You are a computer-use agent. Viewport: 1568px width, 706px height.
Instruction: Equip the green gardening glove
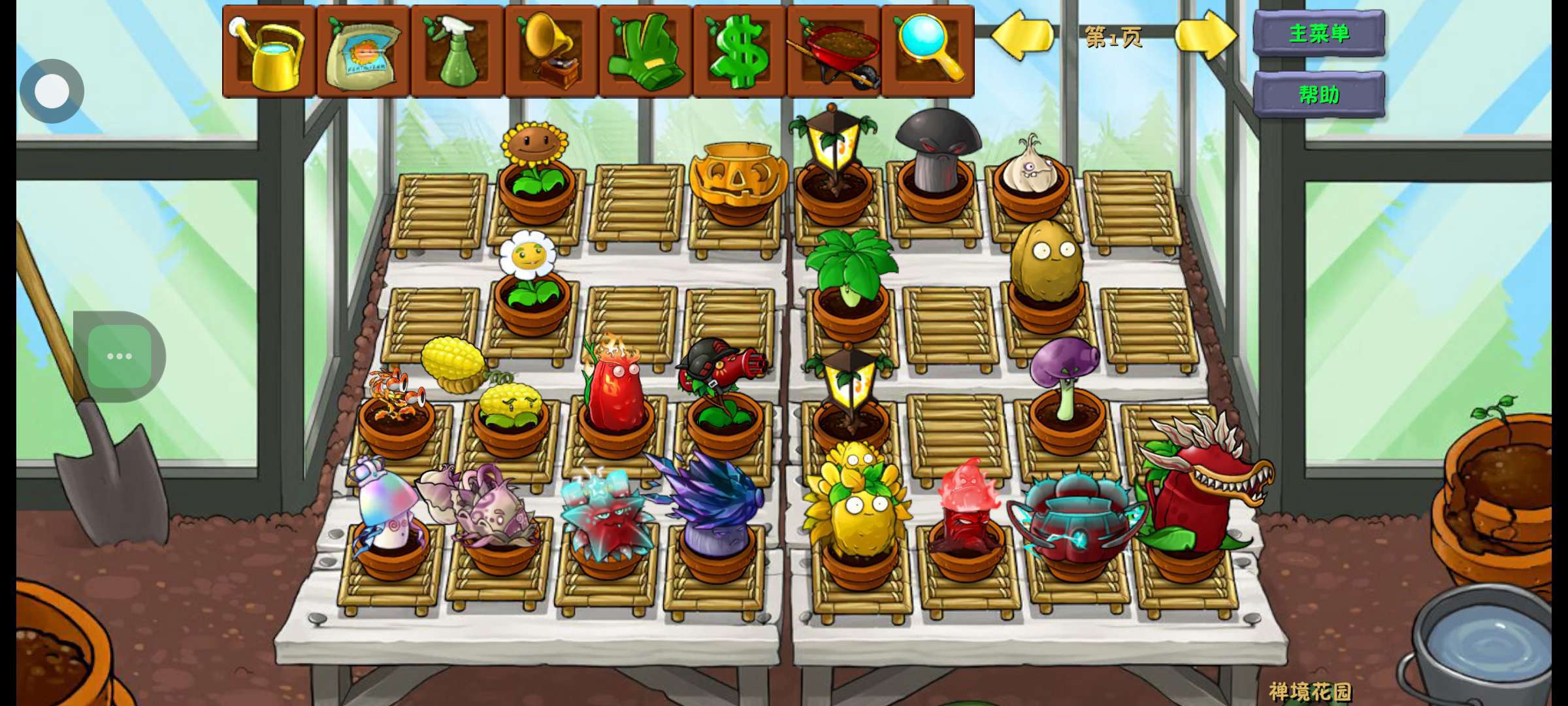645,52
